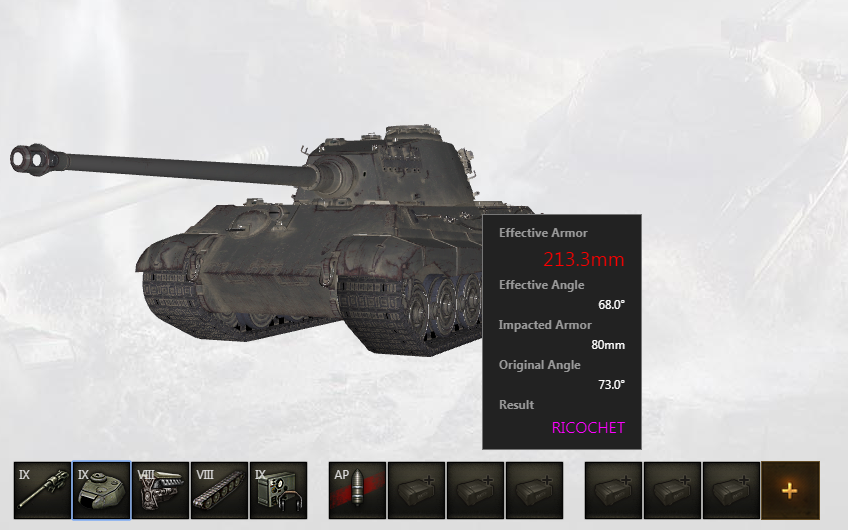Select the tier IX gun module
The height and width of the screenshot is (530, 848).
pyautogui.click(x=42, y=490)
